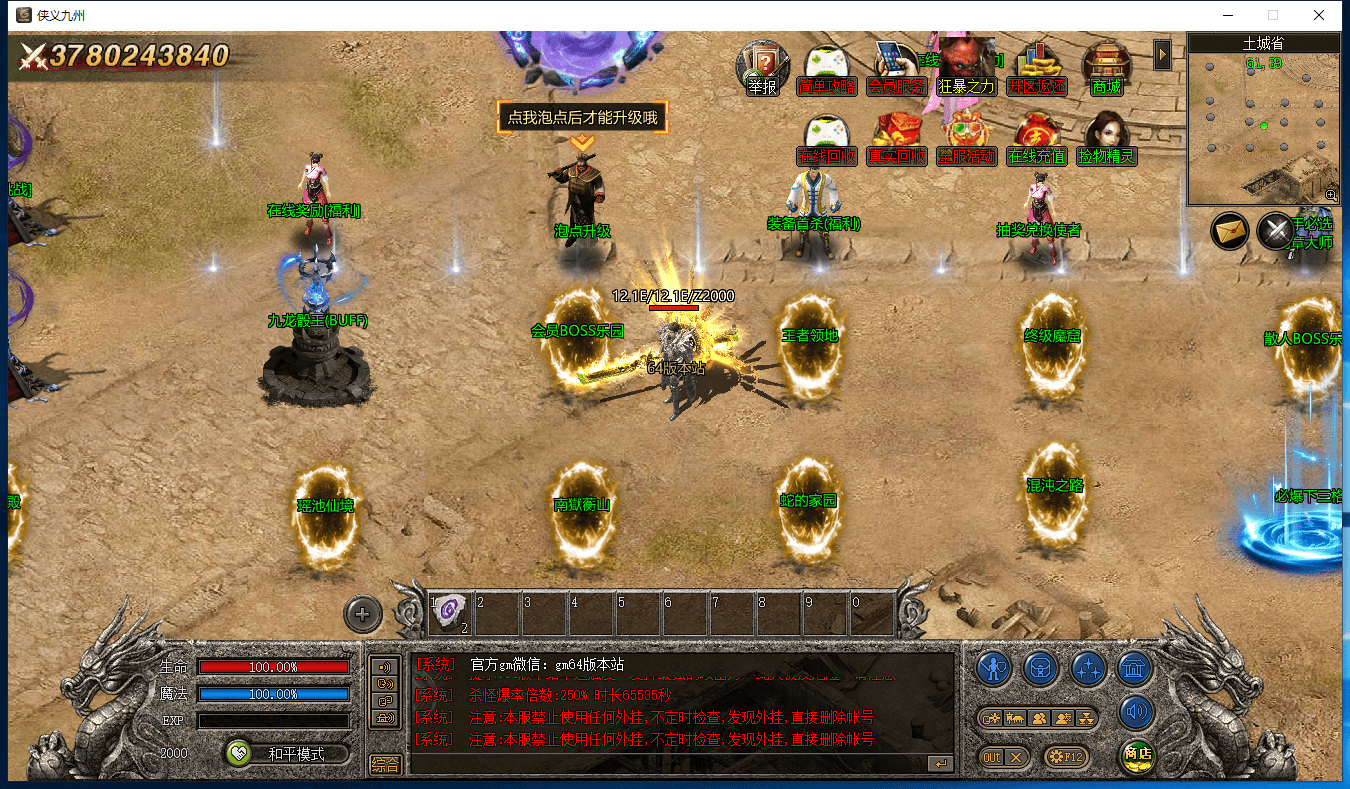This screenshot has height=789, width=1350.
Task: Switch to the 综合 chat channel
Action: click(385, 764)
